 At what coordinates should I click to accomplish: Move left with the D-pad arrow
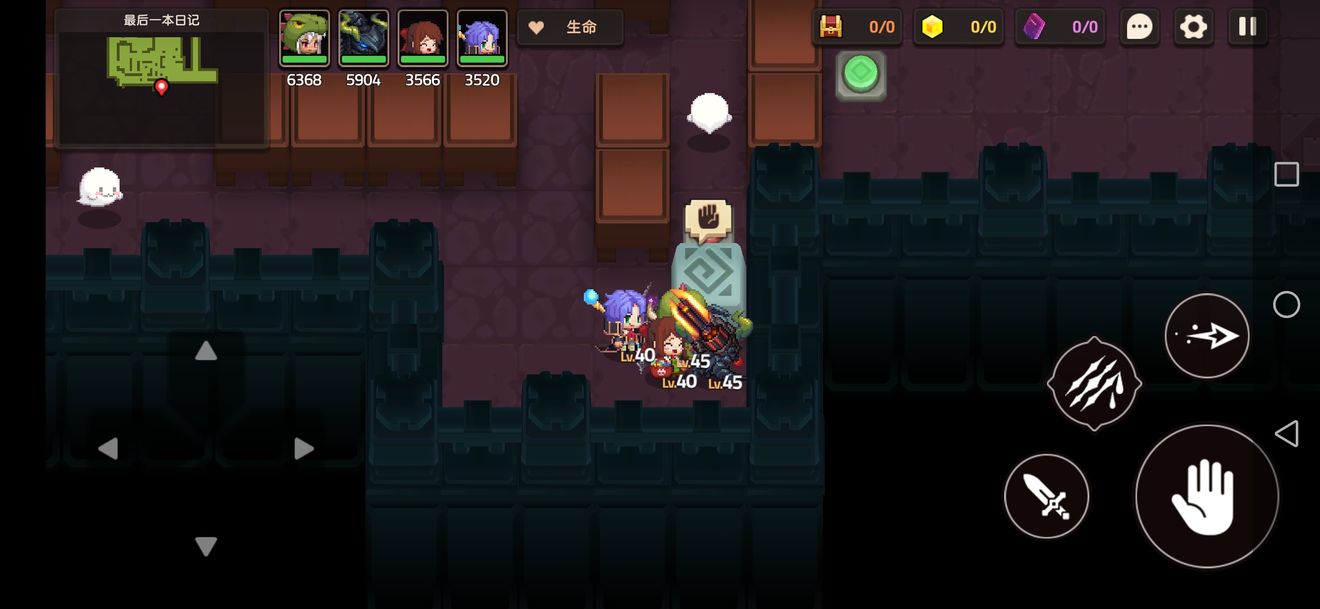coord(108,449)
